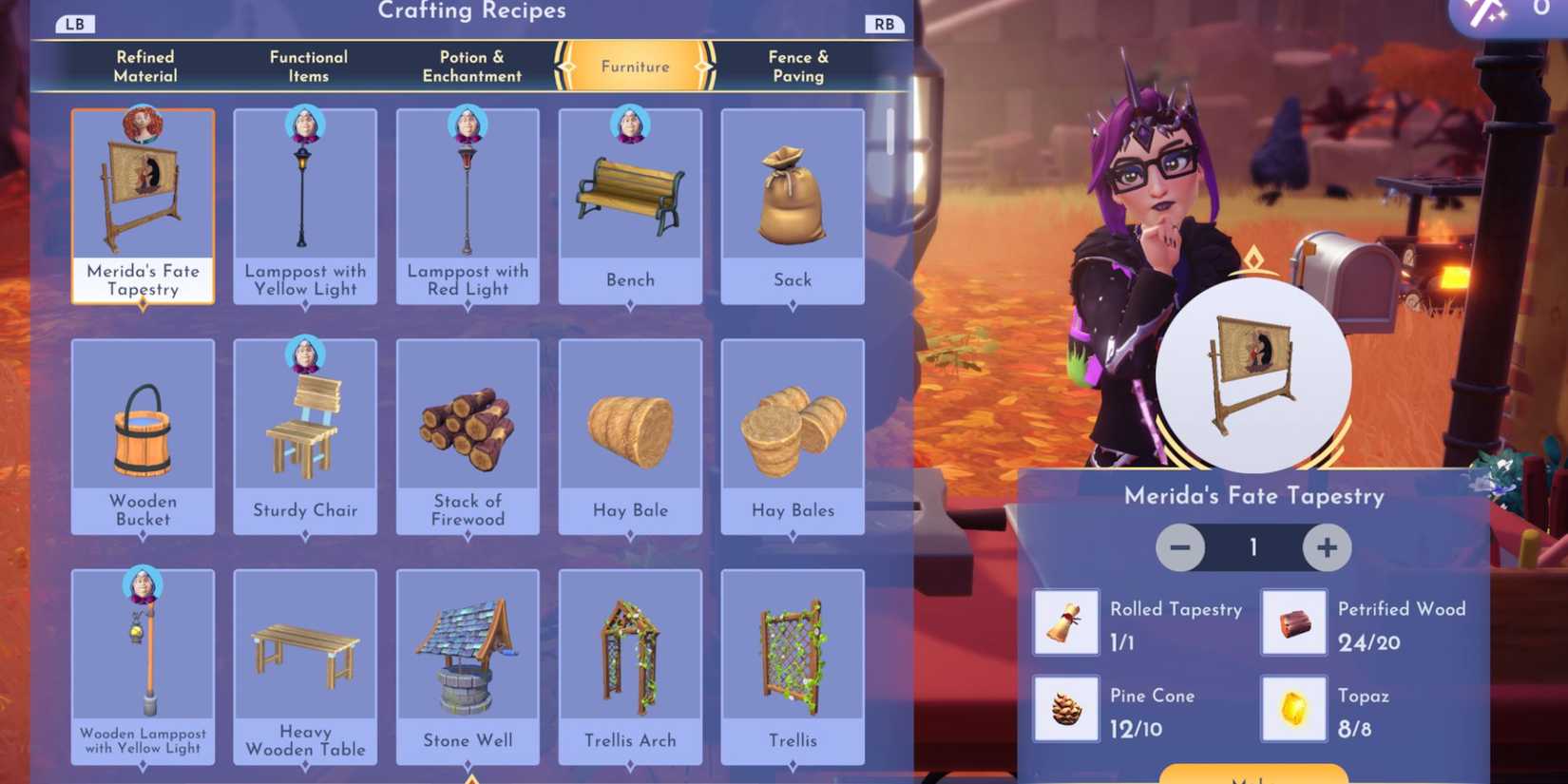Image resolution: width=1568 pixels, height=784 pixels.
Task: Expand details under the Sack item
Action: [793, 306]
